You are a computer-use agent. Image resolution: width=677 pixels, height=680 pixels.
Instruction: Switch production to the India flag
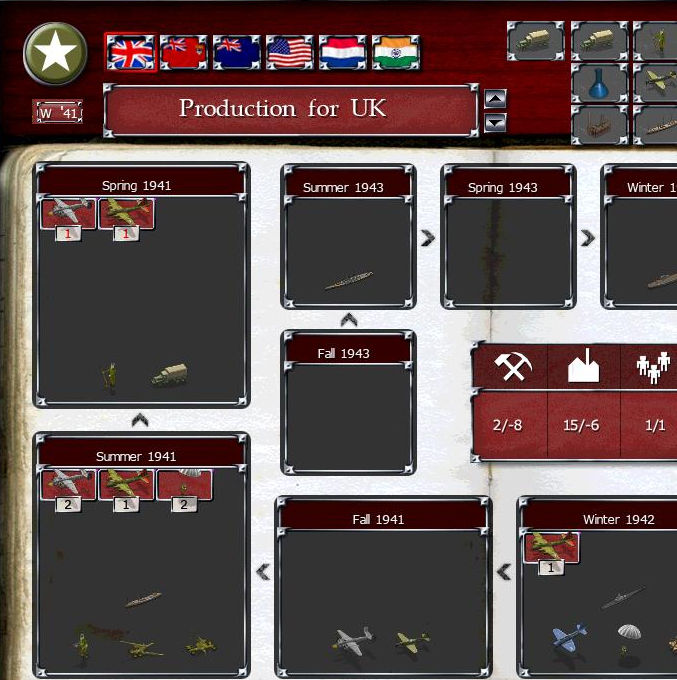click(x=396, y=52)
